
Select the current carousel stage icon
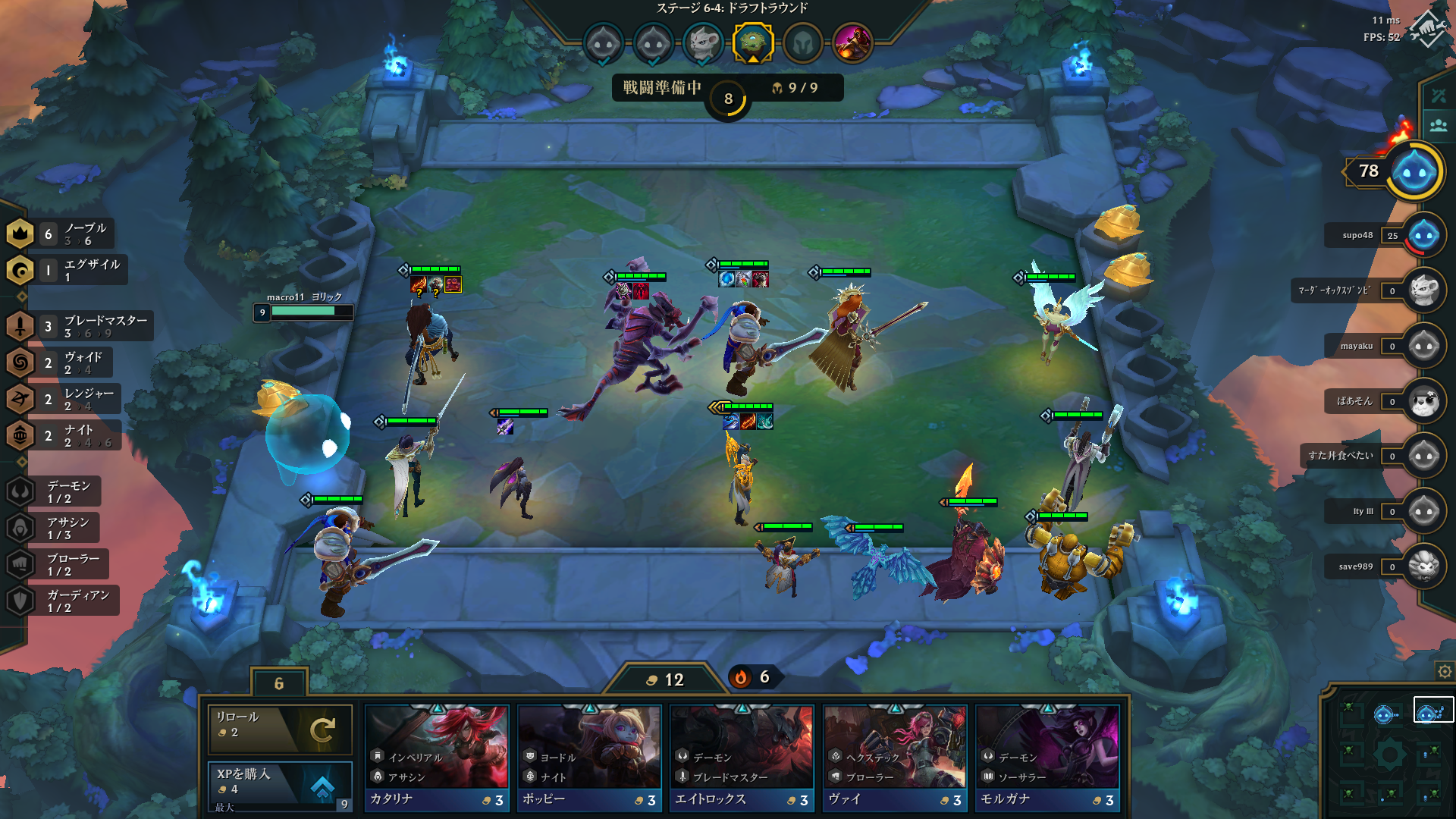(752, 42)
